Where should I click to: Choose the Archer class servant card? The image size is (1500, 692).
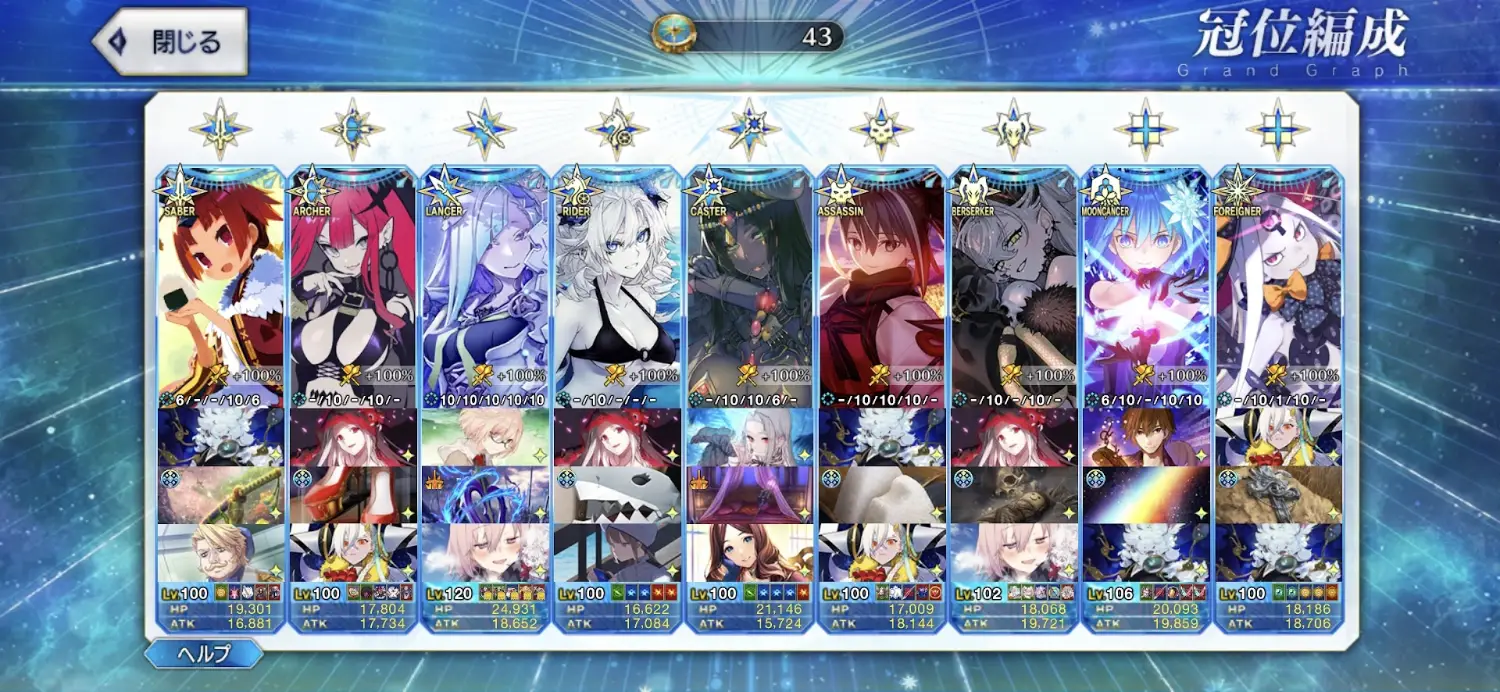pyautogui.click(x=353, y=285)
